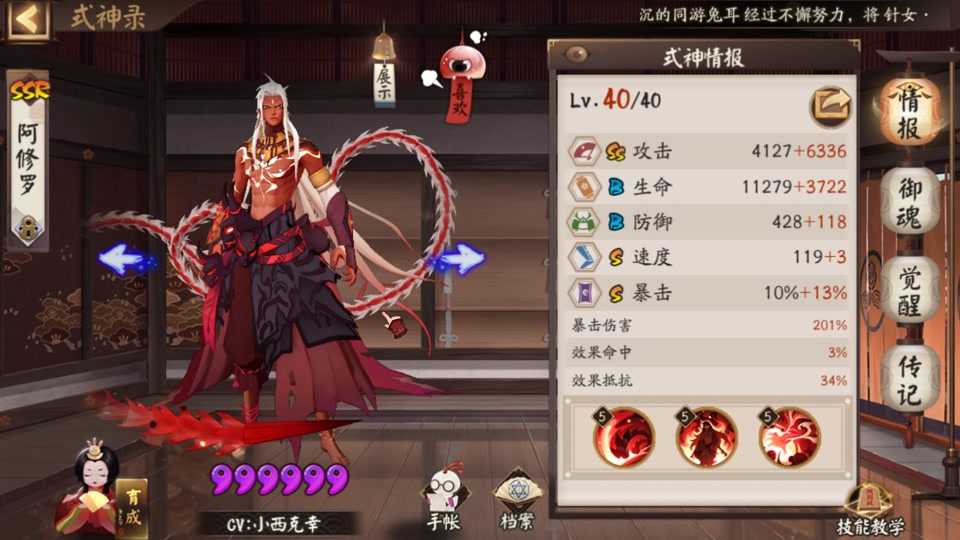Show the previous shikigami with left arrow
960x540 pixels.
[124, 260]
